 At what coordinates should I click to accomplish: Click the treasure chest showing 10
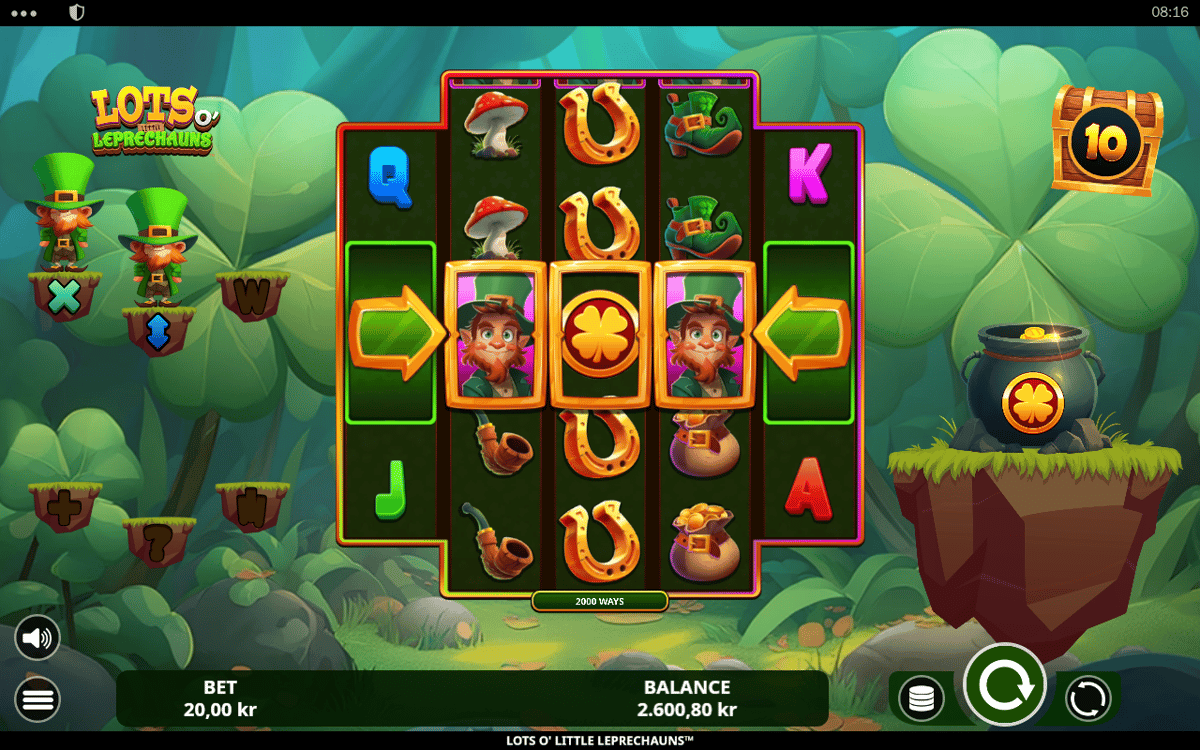coord(1106,141)
